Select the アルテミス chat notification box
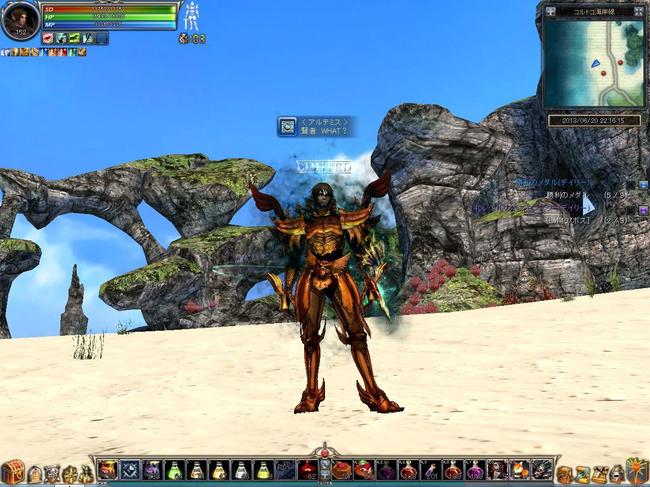The height and width of the screenshot is (487, 650). tap(317, 126)
